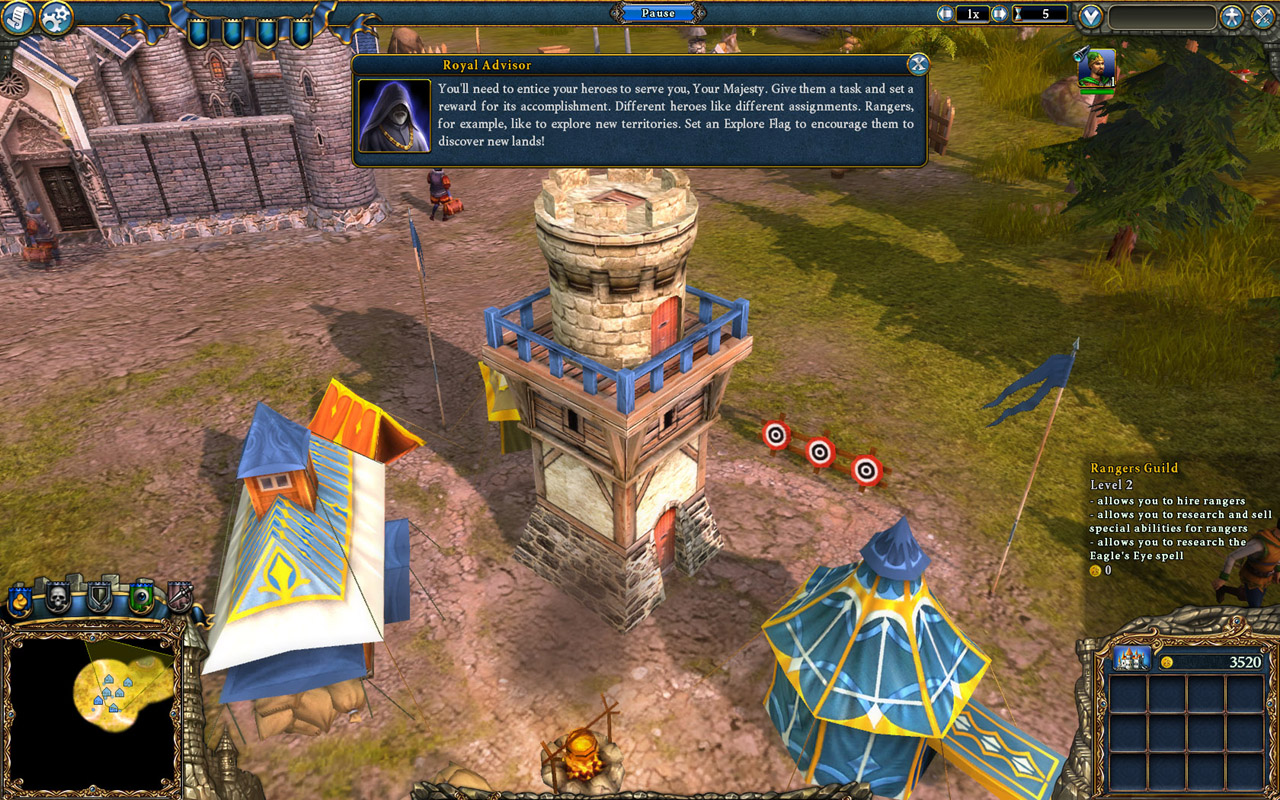Click the crossed arrows button
1280x800 pixels.
[x=1264, y=17]
